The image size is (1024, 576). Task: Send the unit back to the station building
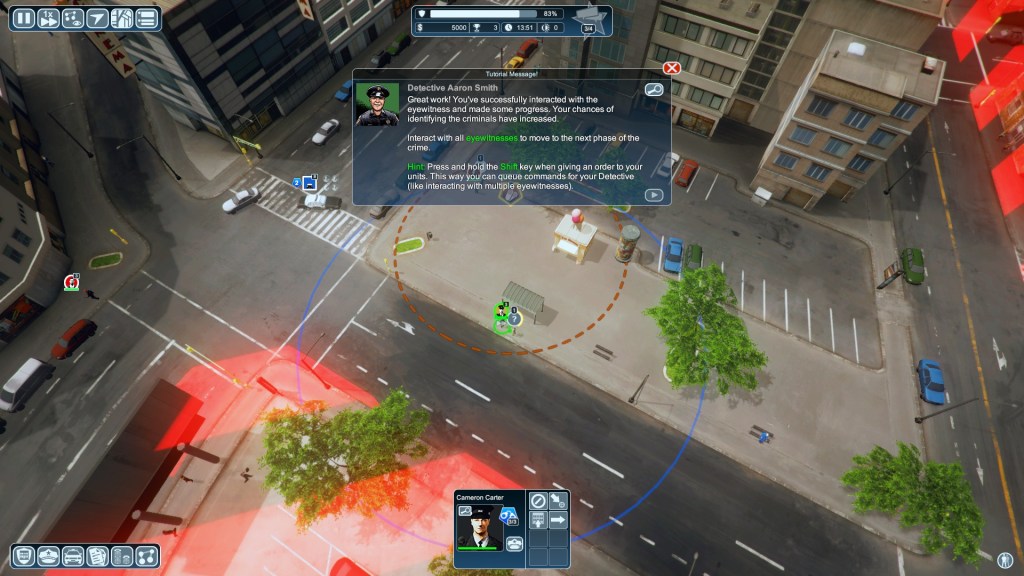[x=537, y=520]
